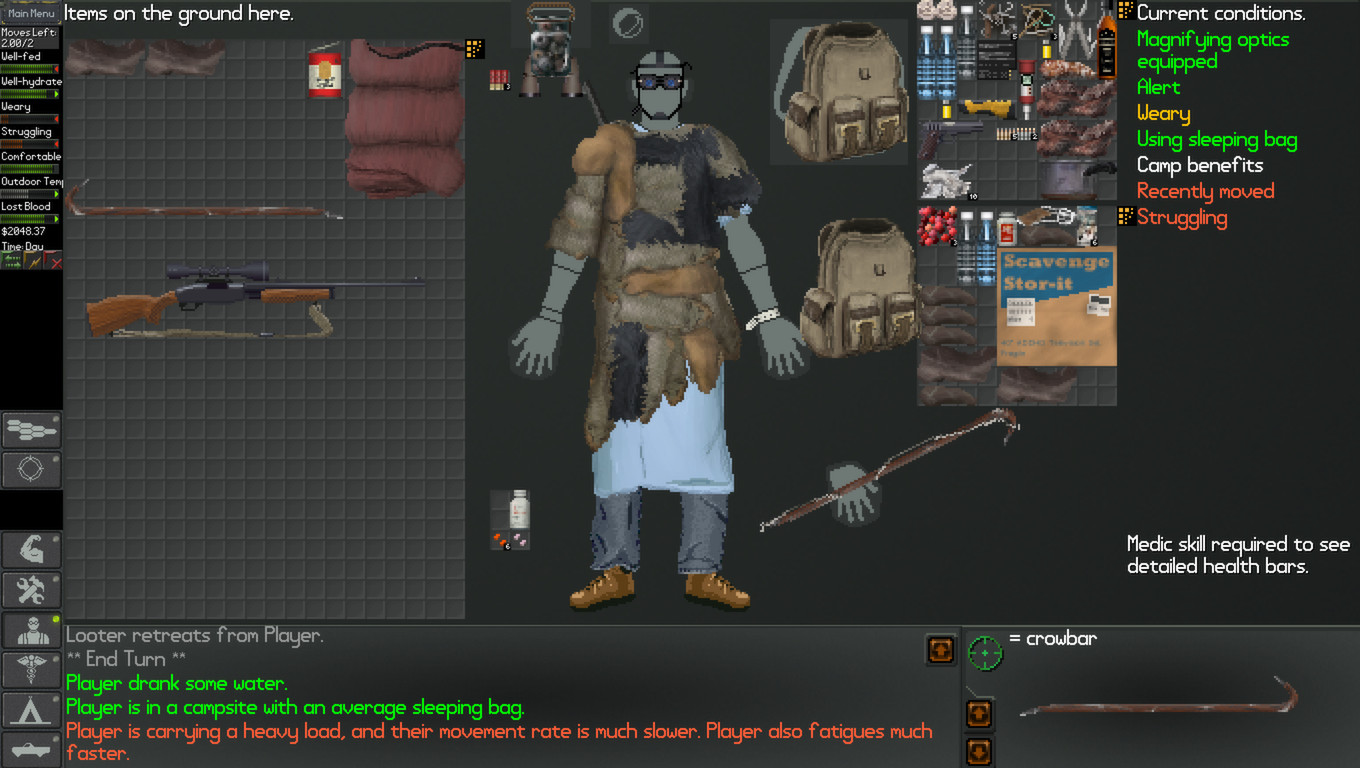
Task: Click the orange down arrow below the crowbar
Action: click(978, 751)
